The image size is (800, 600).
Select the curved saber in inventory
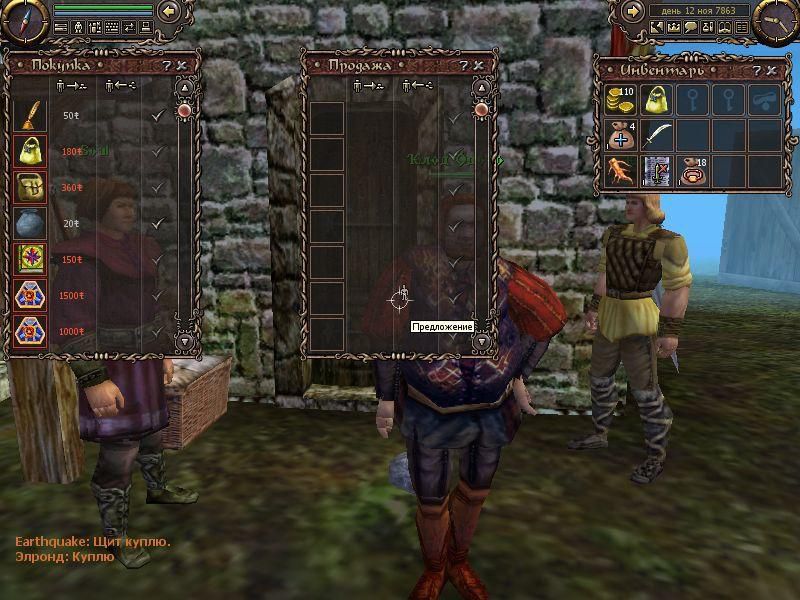(655, 135)
